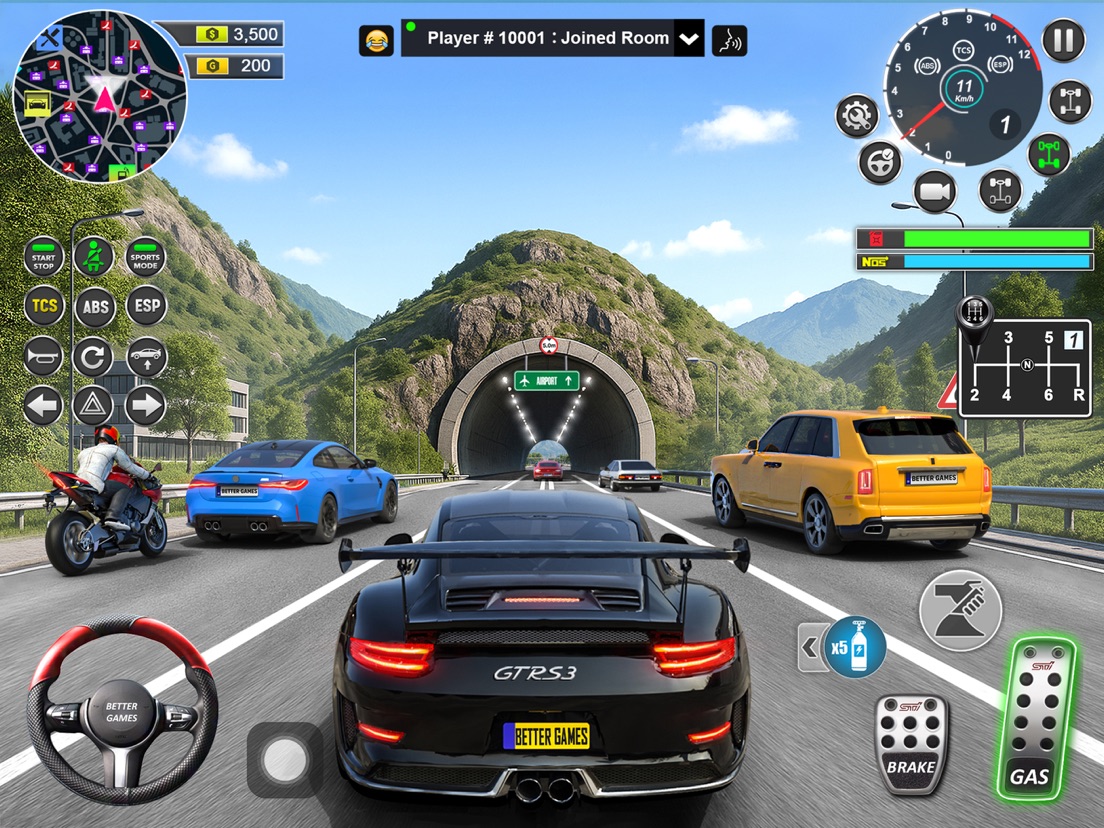This screenshot has width=1104, height=828.
Task: Change the camera view
Action: click(x=934, y=190)
